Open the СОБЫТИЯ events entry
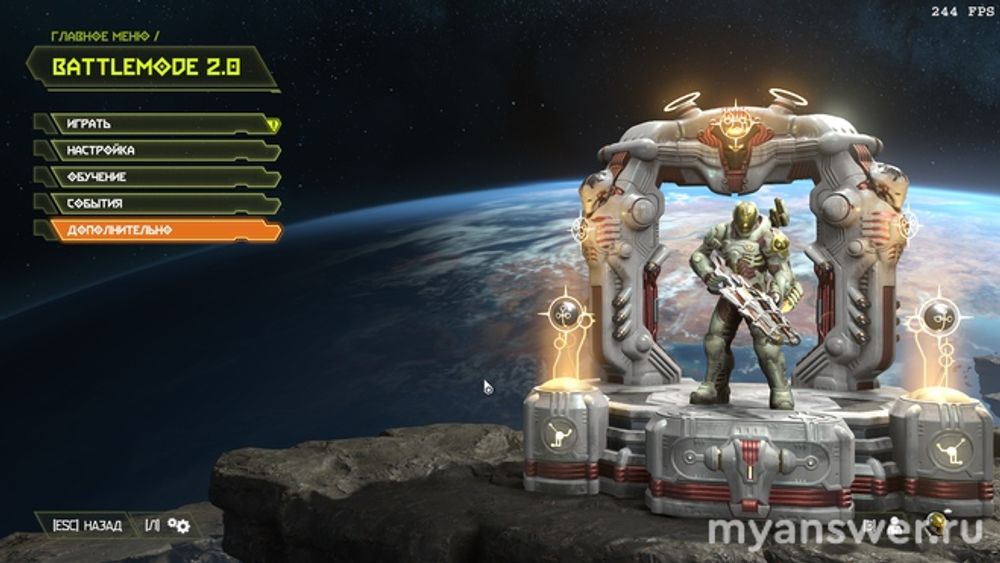Viewport: 1000px width, 563px height. tap(155, 203)
